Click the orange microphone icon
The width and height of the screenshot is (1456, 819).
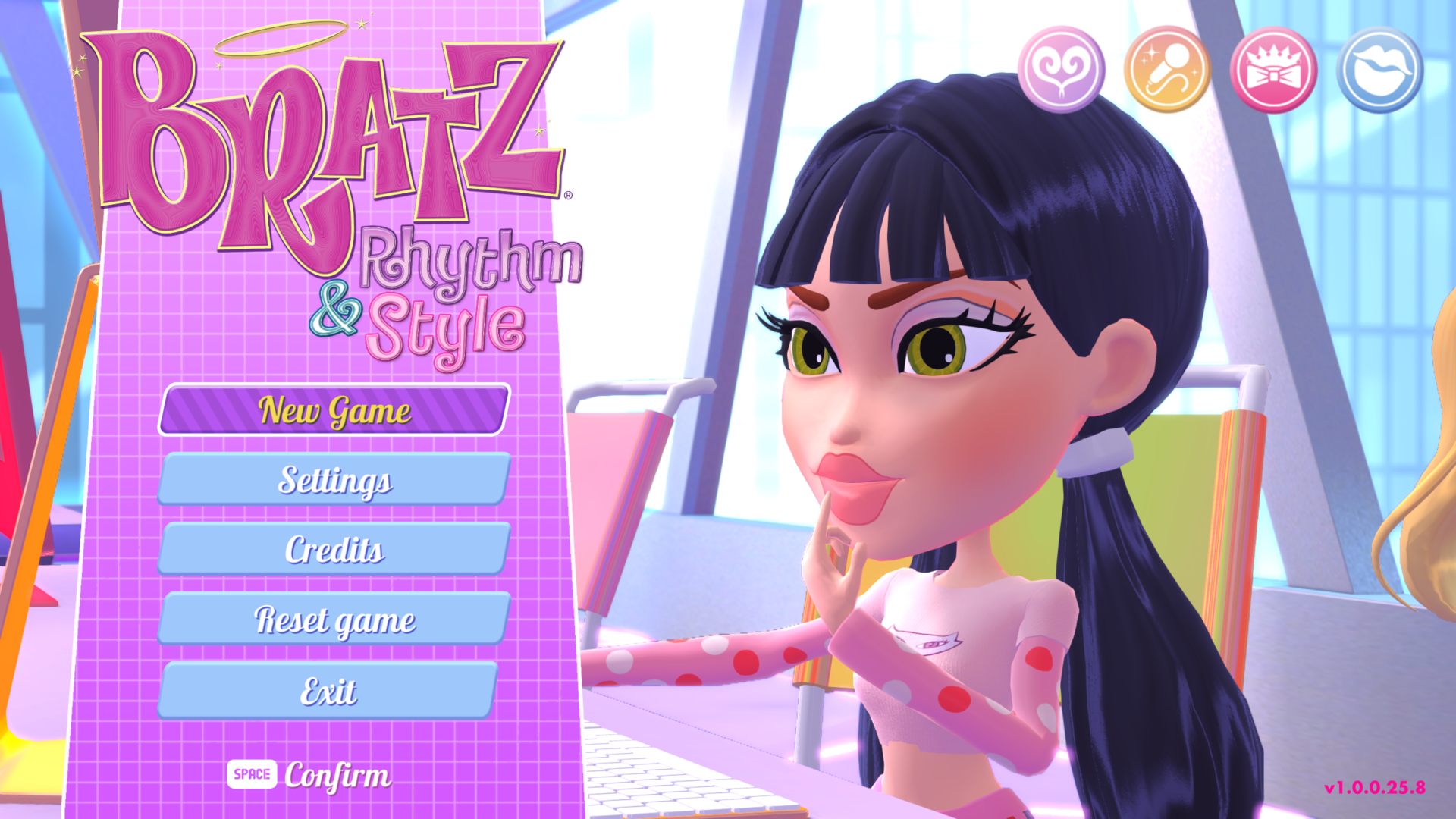[x=1167, y=69]
